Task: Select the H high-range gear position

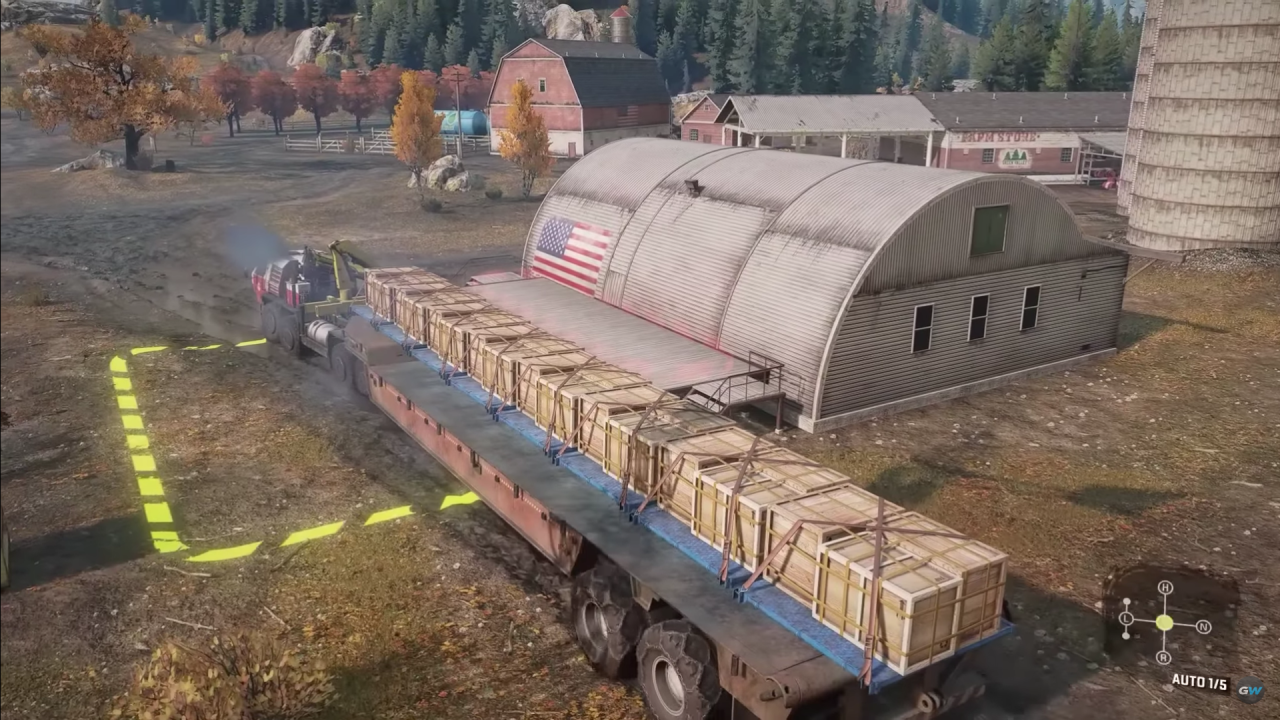Action: [1166, 588]
